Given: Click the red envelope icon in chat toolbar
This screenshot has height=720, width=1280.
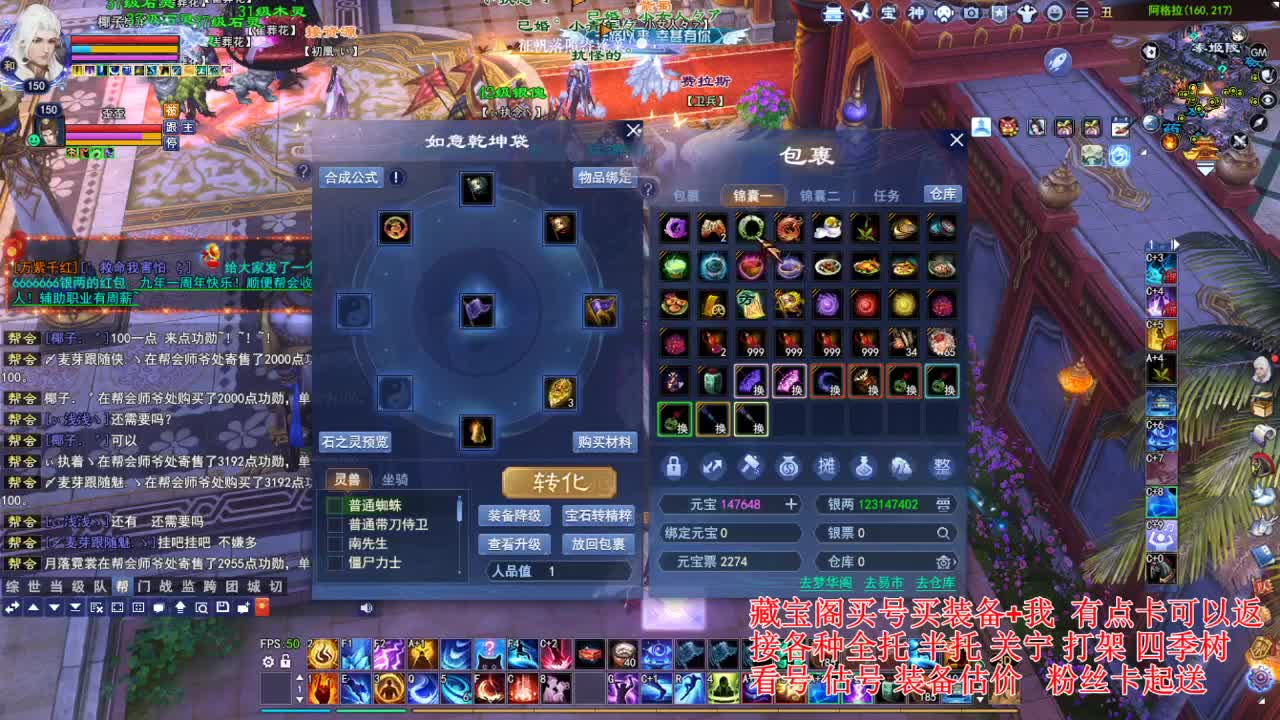Looking at the screenshot, I should pos(262,607).
